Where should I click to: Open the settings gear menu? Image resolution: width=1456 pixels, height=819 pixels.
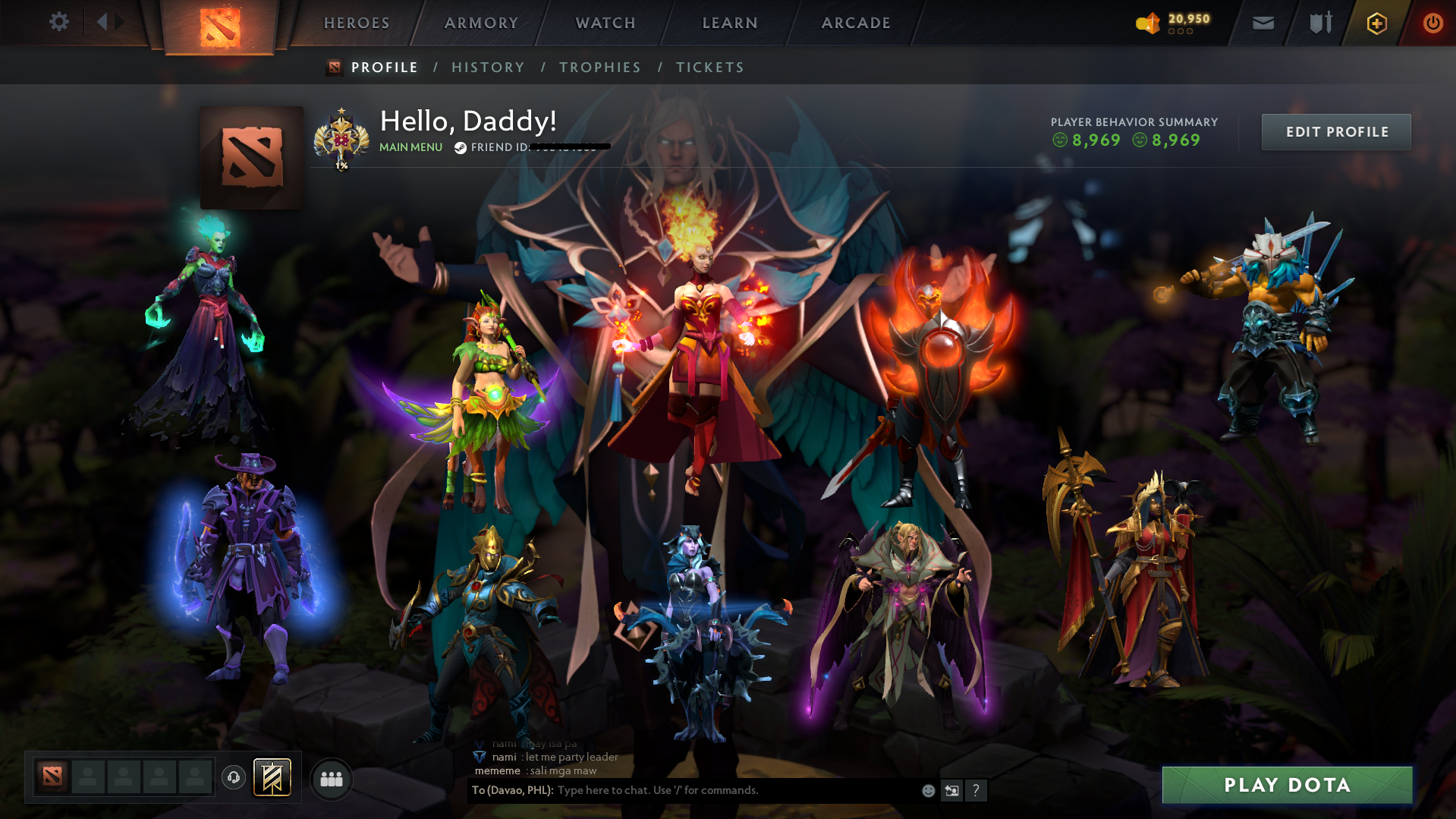tap(59, 22)
